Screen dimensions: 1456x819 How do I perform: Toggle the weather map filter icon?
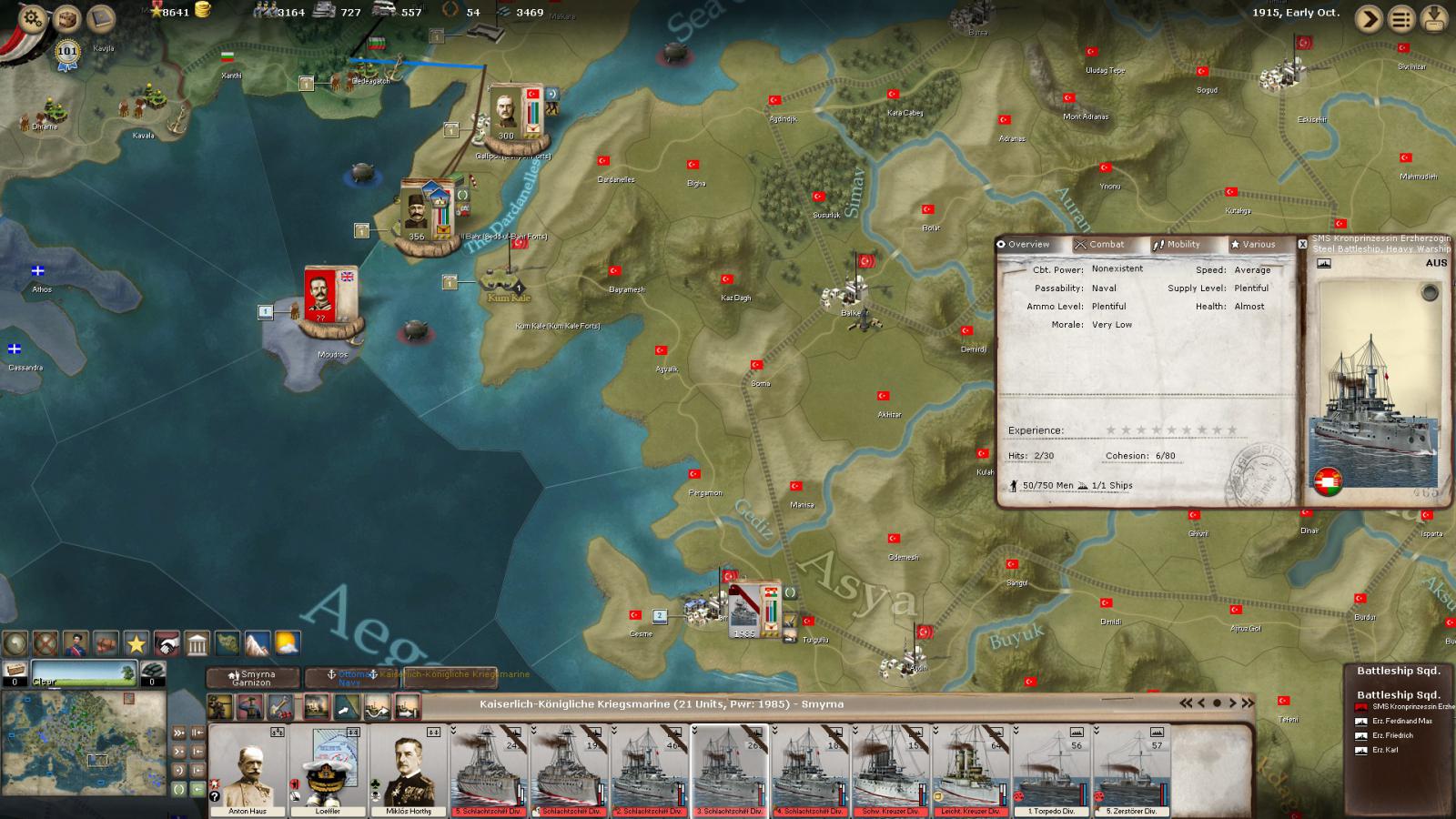(287, 644)
